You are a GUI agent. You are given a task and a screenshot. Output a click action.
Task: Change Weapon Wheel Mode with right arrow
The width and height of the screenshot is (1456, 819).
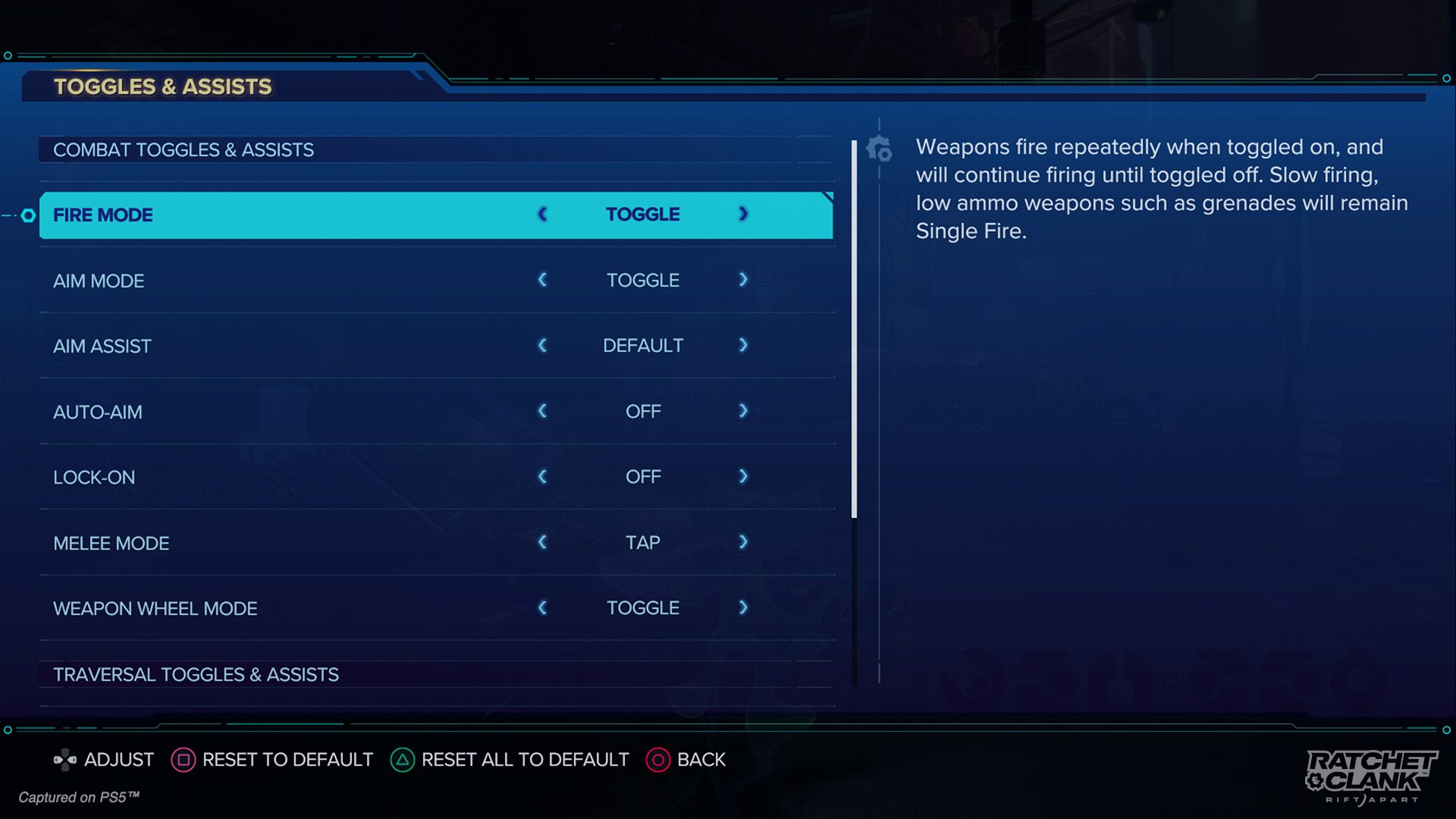743,607
